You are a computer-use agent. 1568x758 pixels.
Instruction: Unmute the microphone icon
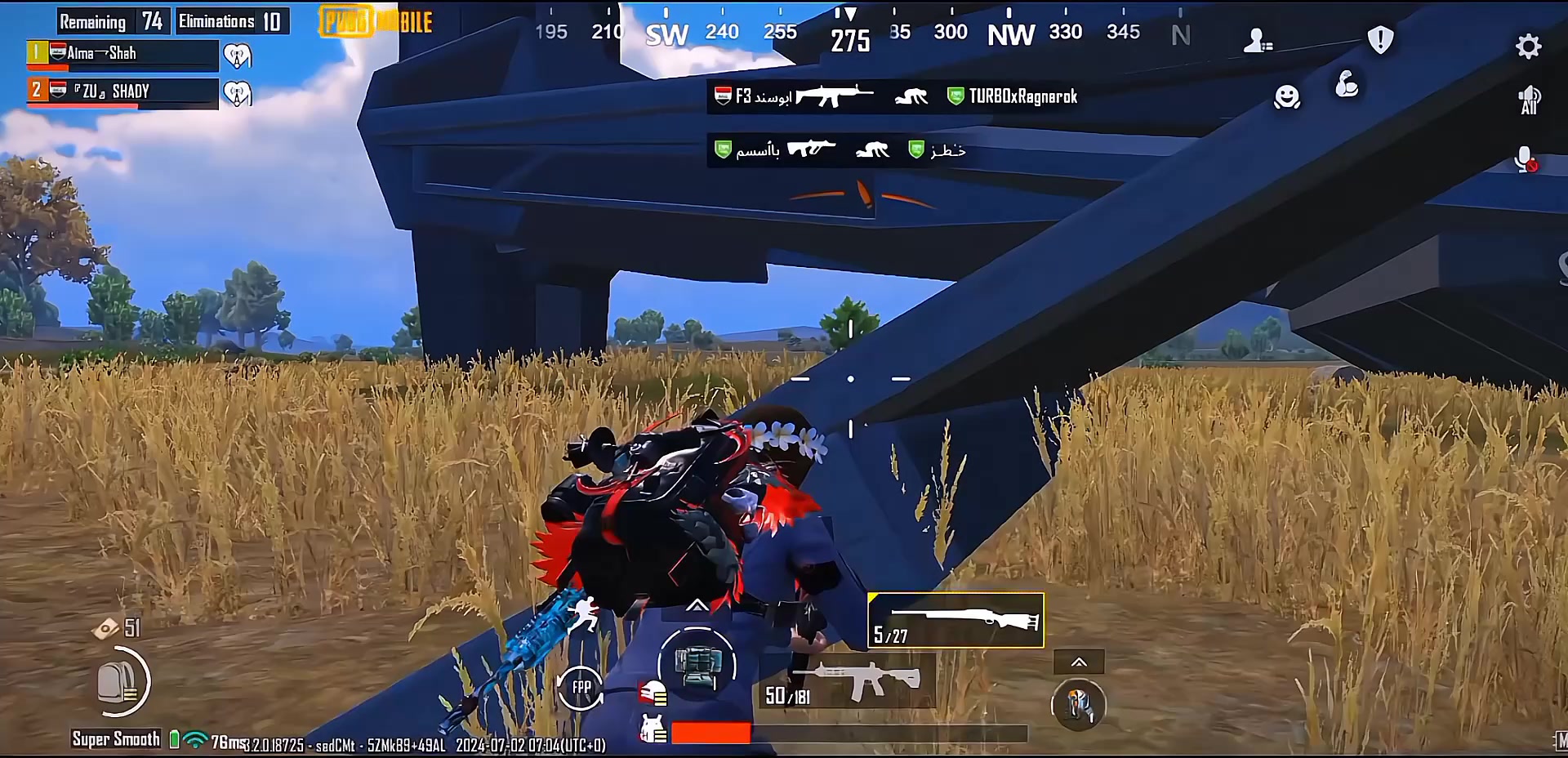coord(1525,159)
